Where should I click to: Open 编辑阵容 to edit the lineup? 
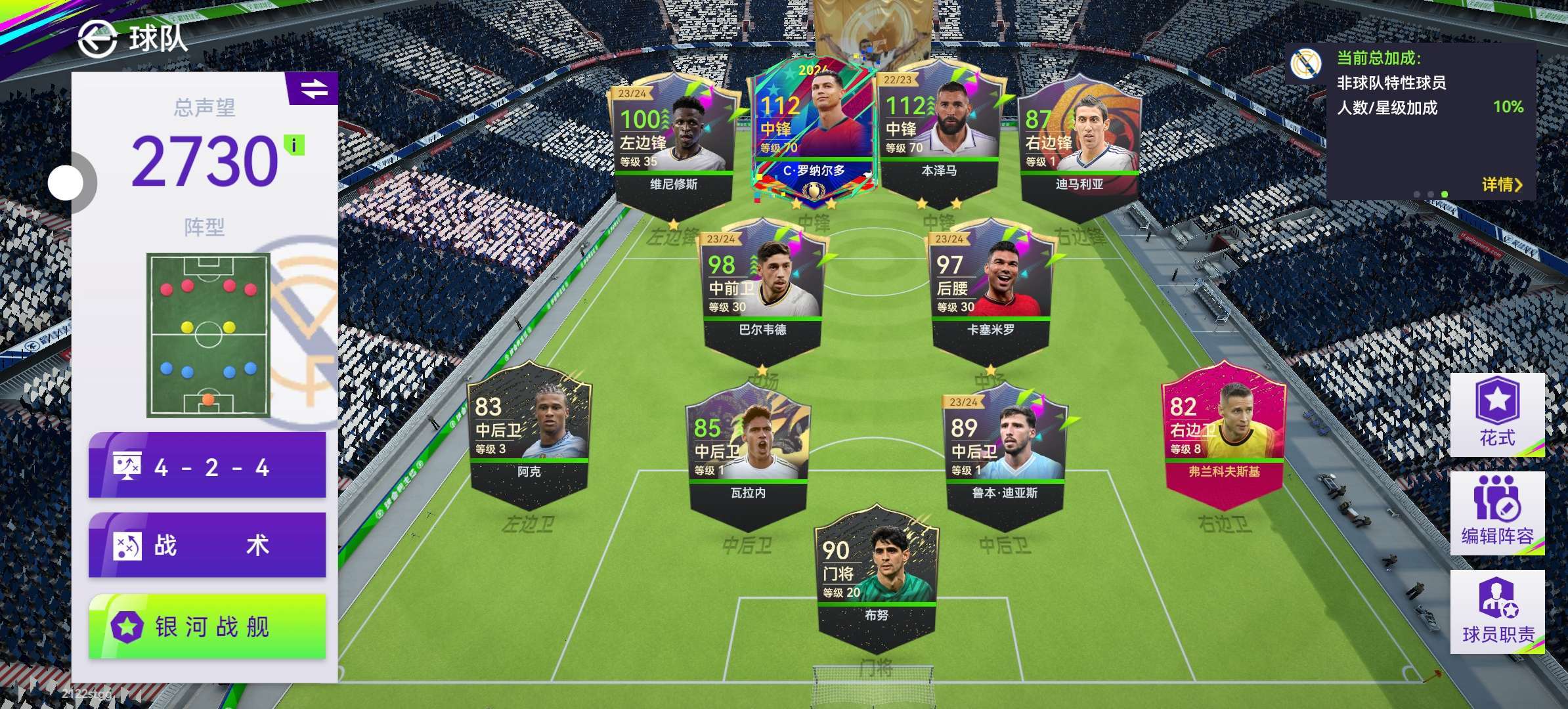click(x=1496, y=513)
